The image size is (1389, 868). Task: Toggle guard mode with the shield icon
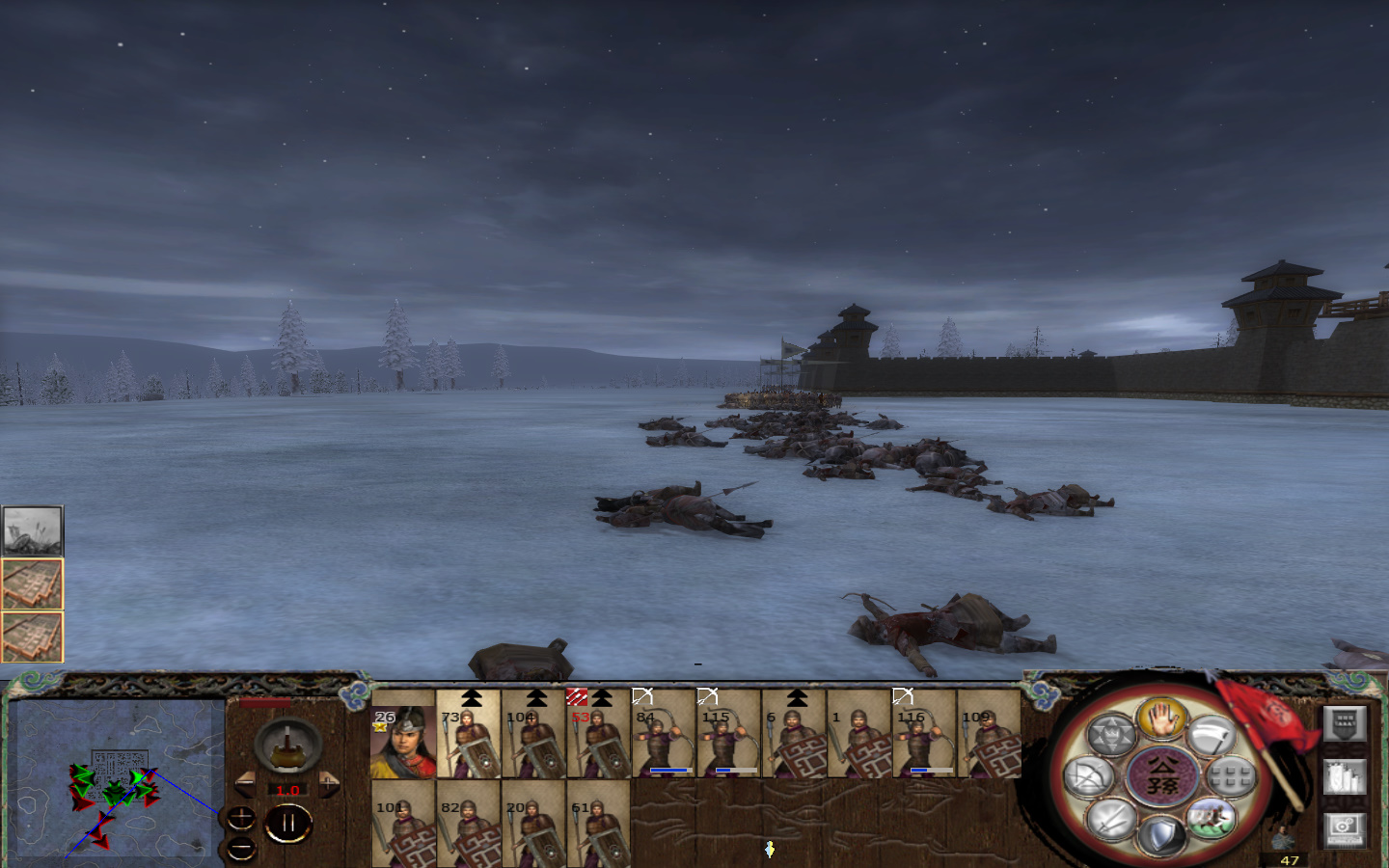(1163, 835)
